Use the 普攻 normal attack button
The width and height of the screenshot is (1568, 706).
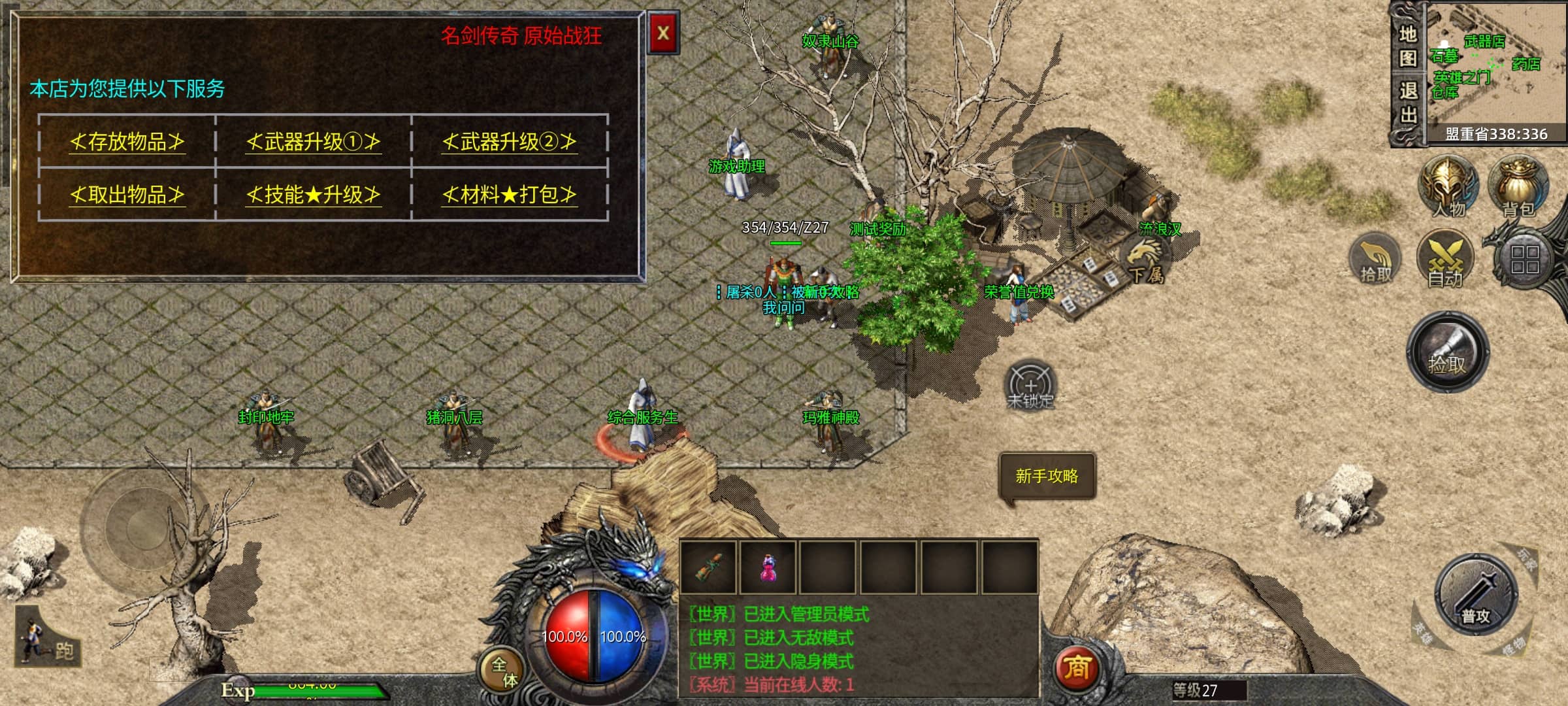[x=1475, y=594]
